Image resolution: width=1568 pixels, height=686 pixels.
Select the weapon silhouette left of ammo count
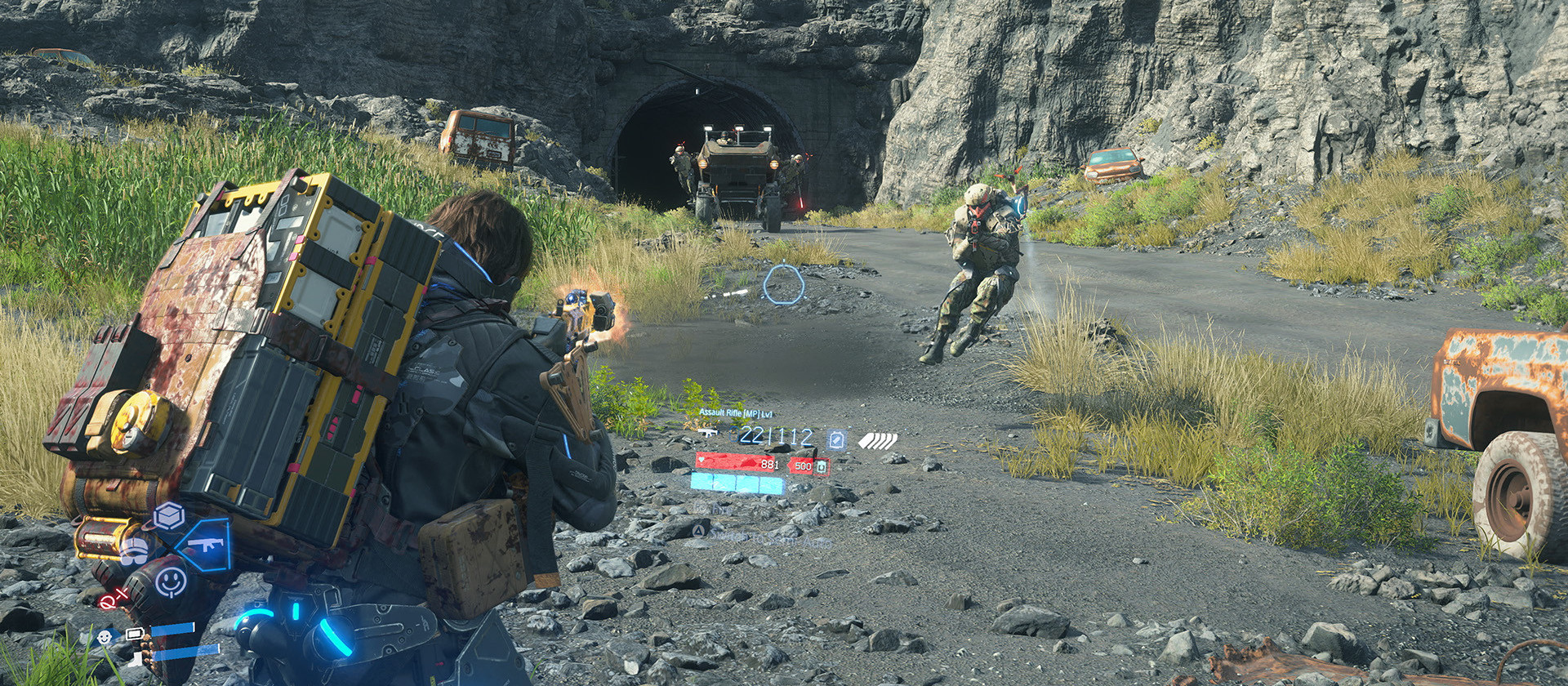click(708, 434)
